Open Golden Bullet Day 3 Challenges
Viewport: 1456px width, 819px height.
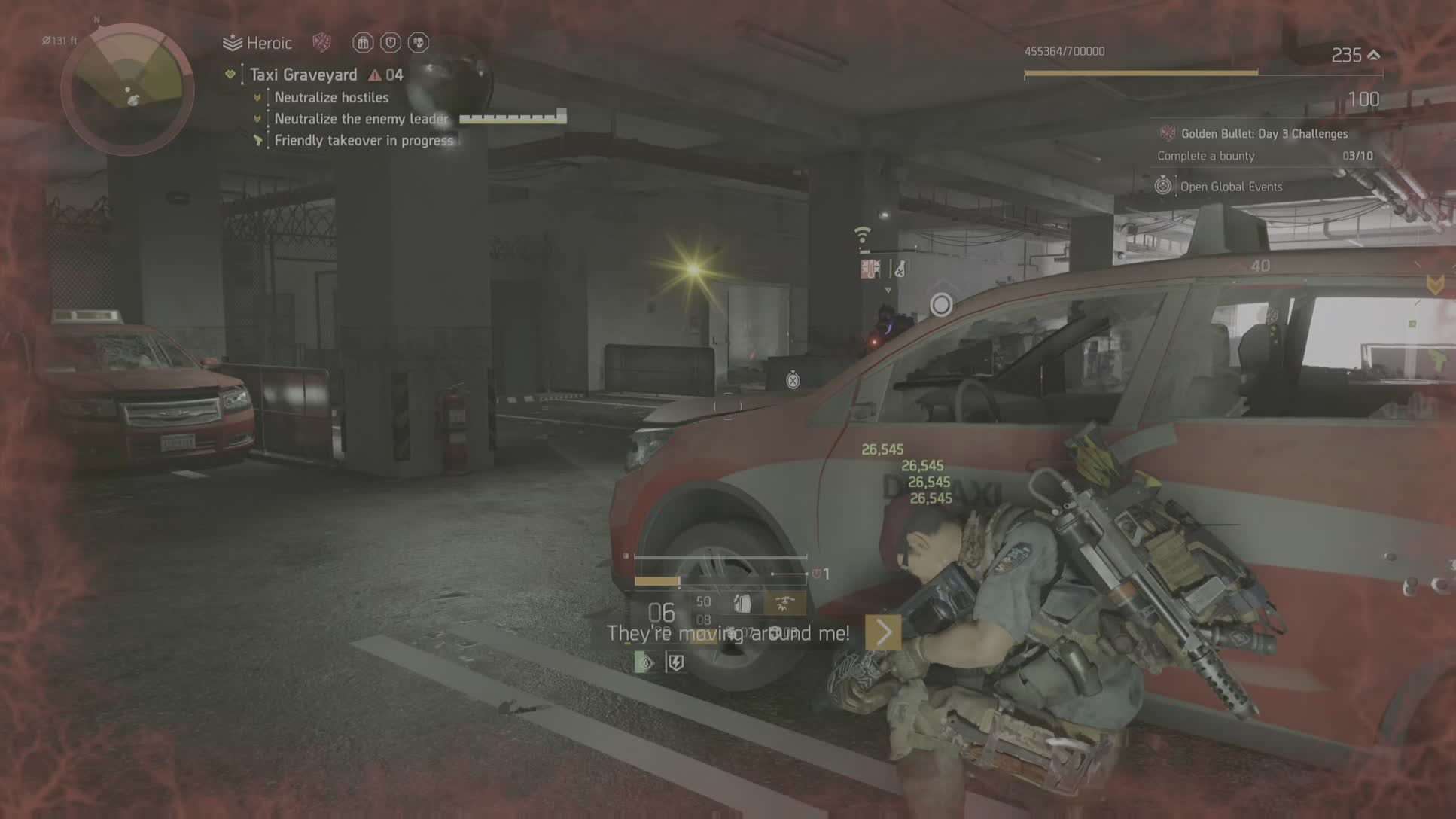coord(1264,134)
